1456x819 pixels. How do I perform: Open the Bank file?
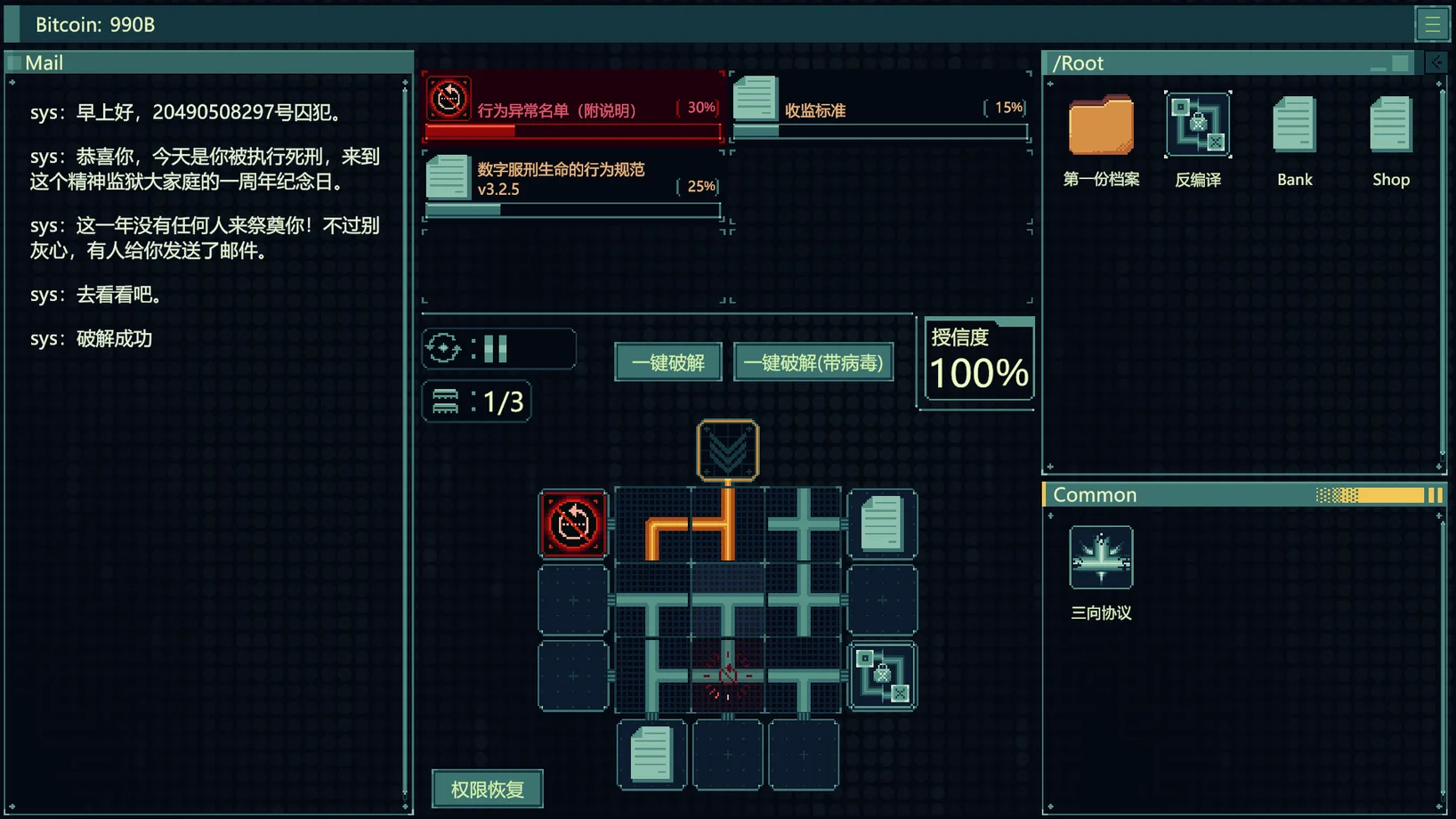tap(1294, 127)
